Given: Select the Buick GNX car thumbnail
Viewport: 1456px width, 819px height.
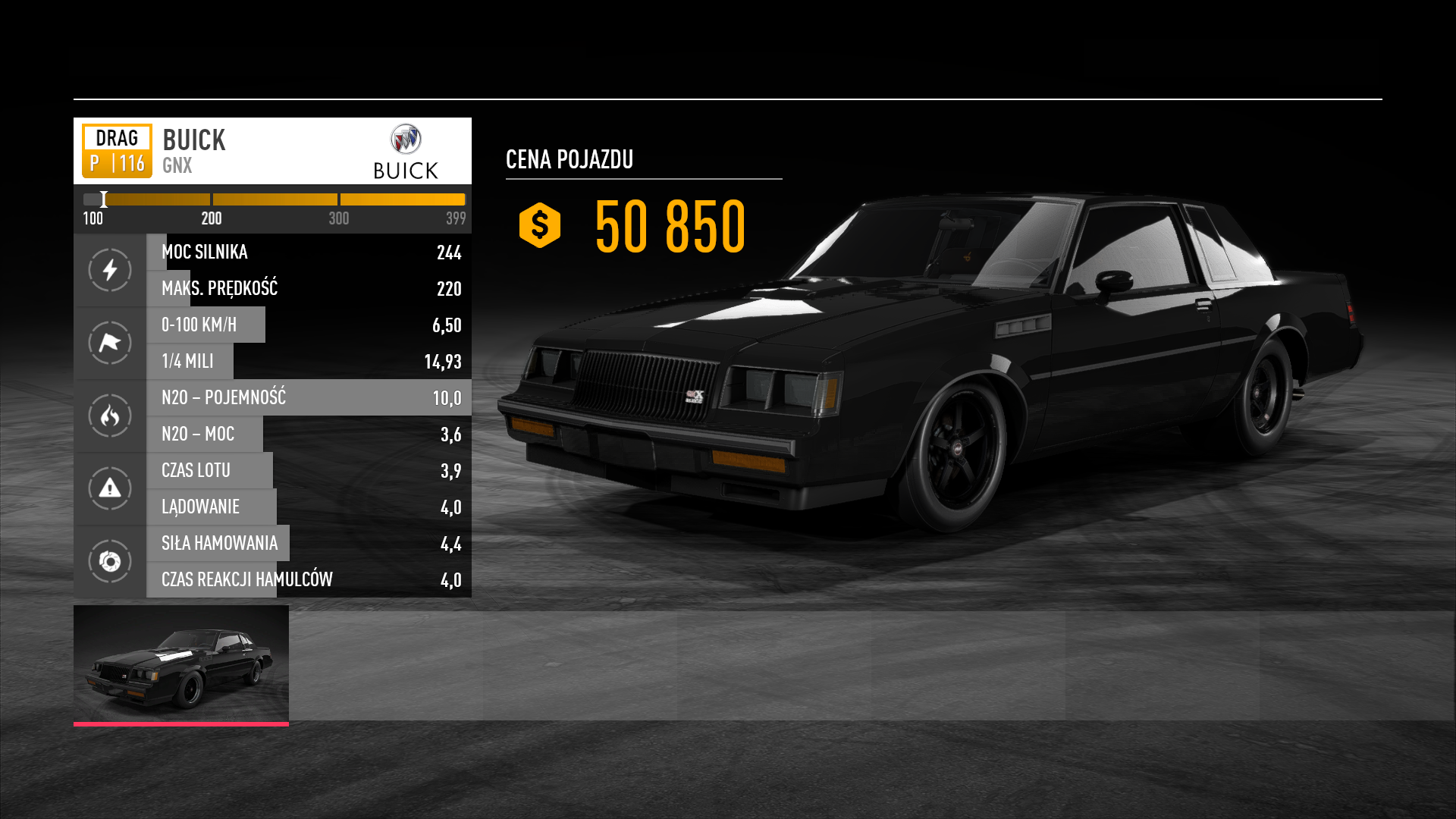Looking at the screenshot, I should point(181,664).
